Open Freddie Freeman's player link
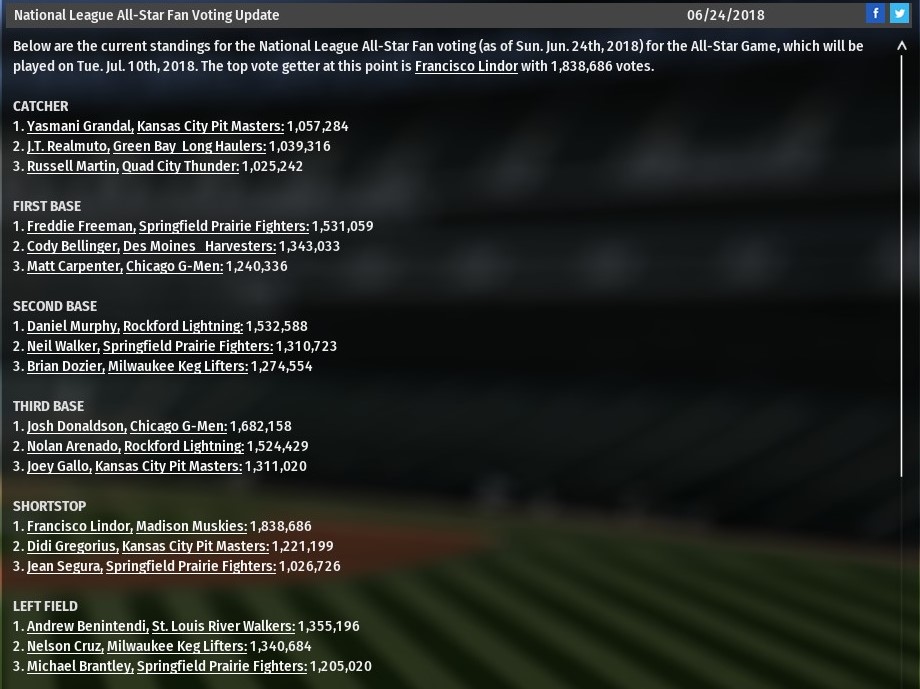The width and height of the screenshot is (920, 689). click(80, 226)
